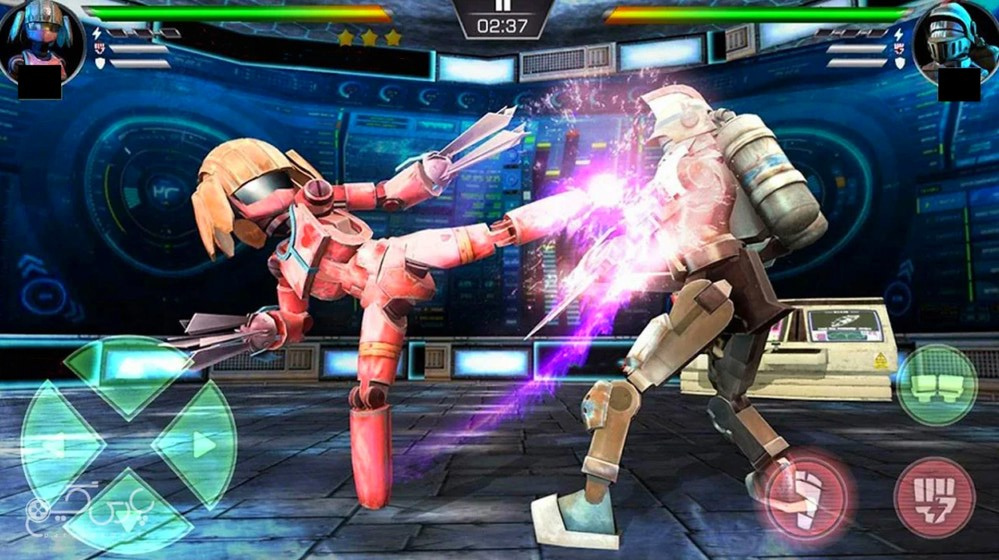Image resolution: width=999 pixels, height=560 pixels.
Task: Activate the green double-fist block button
Action: (936, 384)
